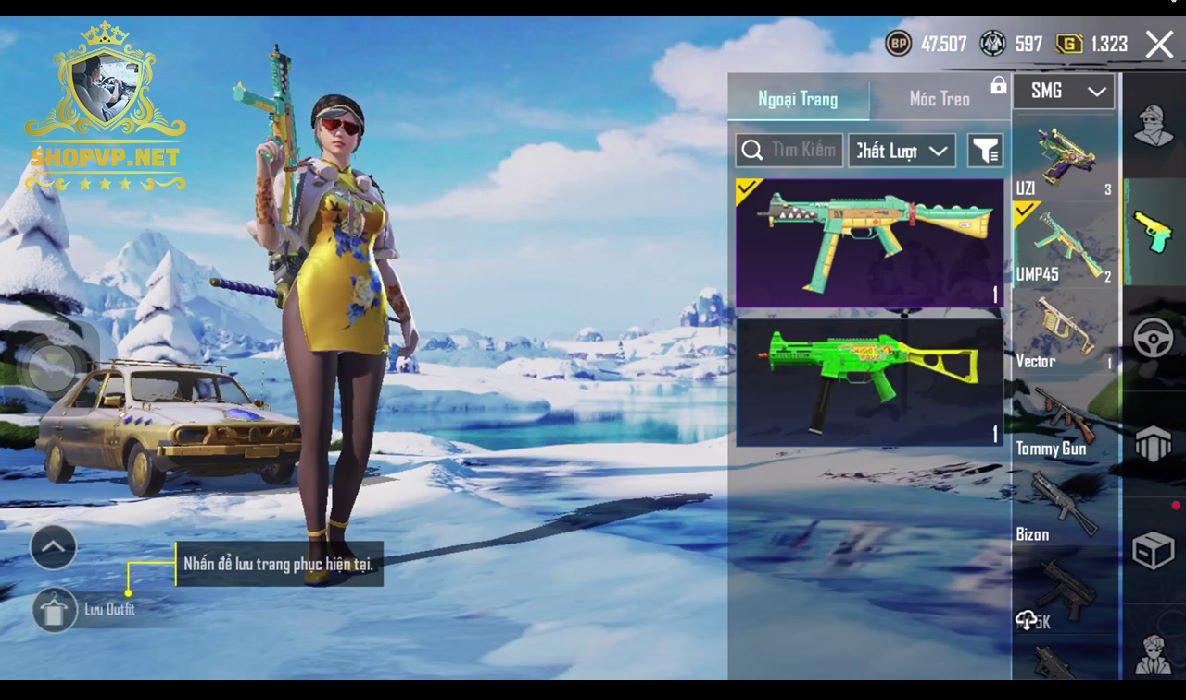
Task: Select UZI in the weapon list
Action: (x=1064, y=157)
